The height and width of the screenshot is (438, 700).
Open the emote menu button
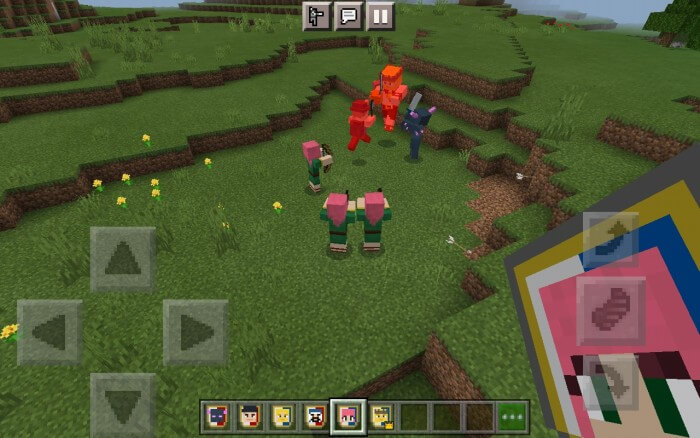click(x=316, y=16)
